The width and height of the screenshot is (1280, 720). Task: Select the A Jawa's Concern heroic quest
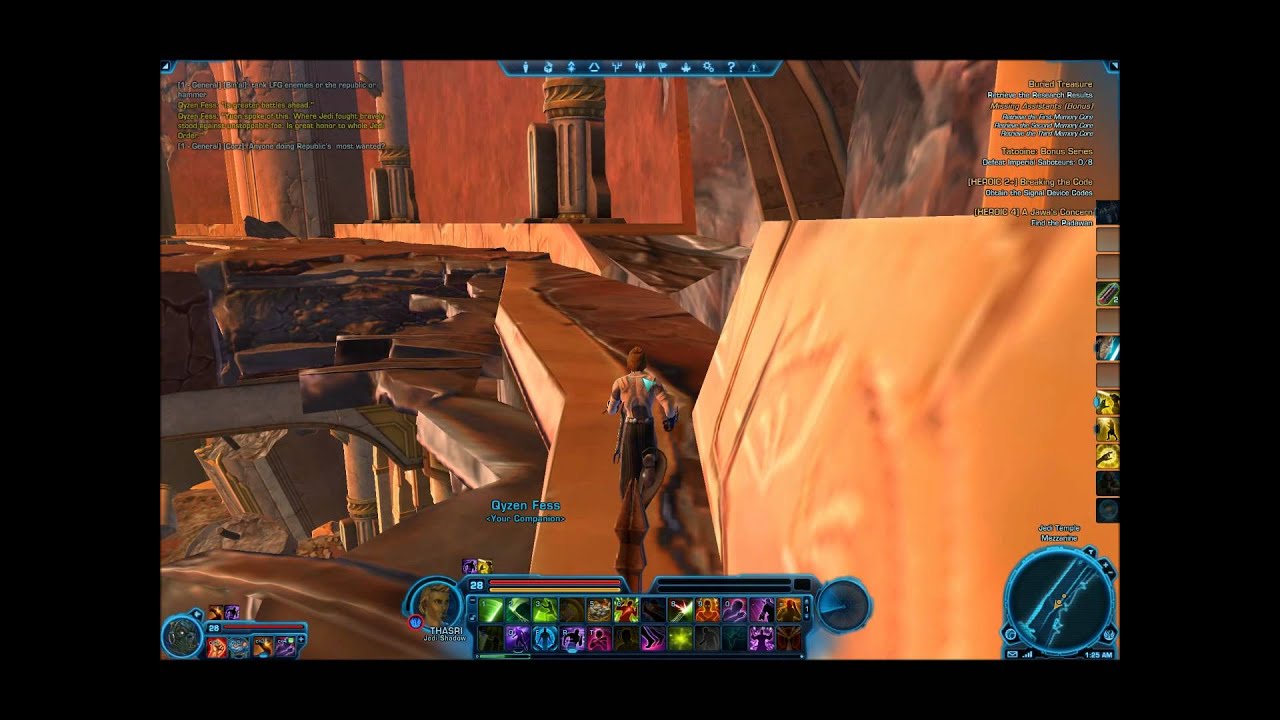point(1034,212)
